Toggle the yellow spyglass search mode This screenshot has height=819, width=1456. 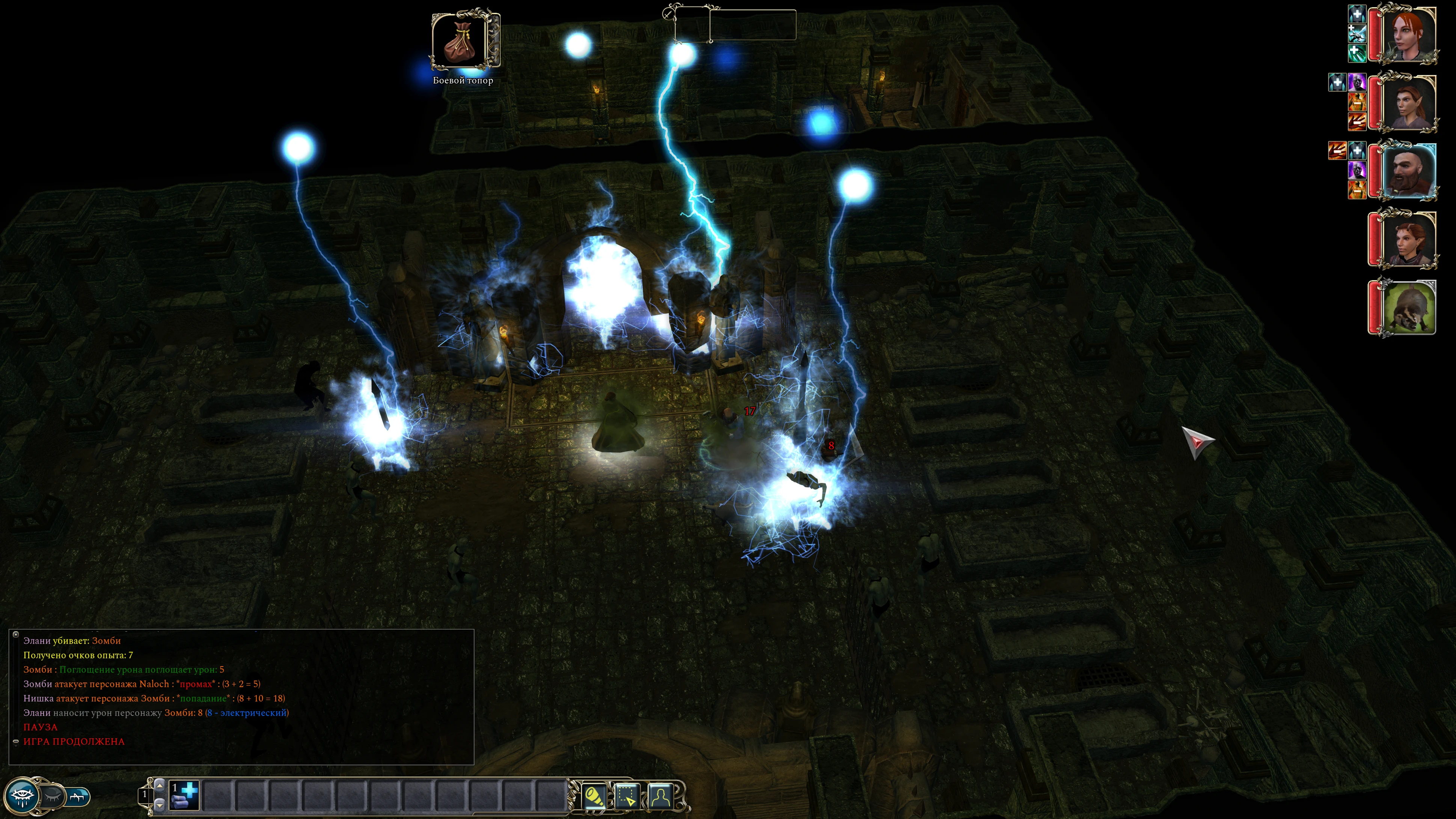pos(594,796)
